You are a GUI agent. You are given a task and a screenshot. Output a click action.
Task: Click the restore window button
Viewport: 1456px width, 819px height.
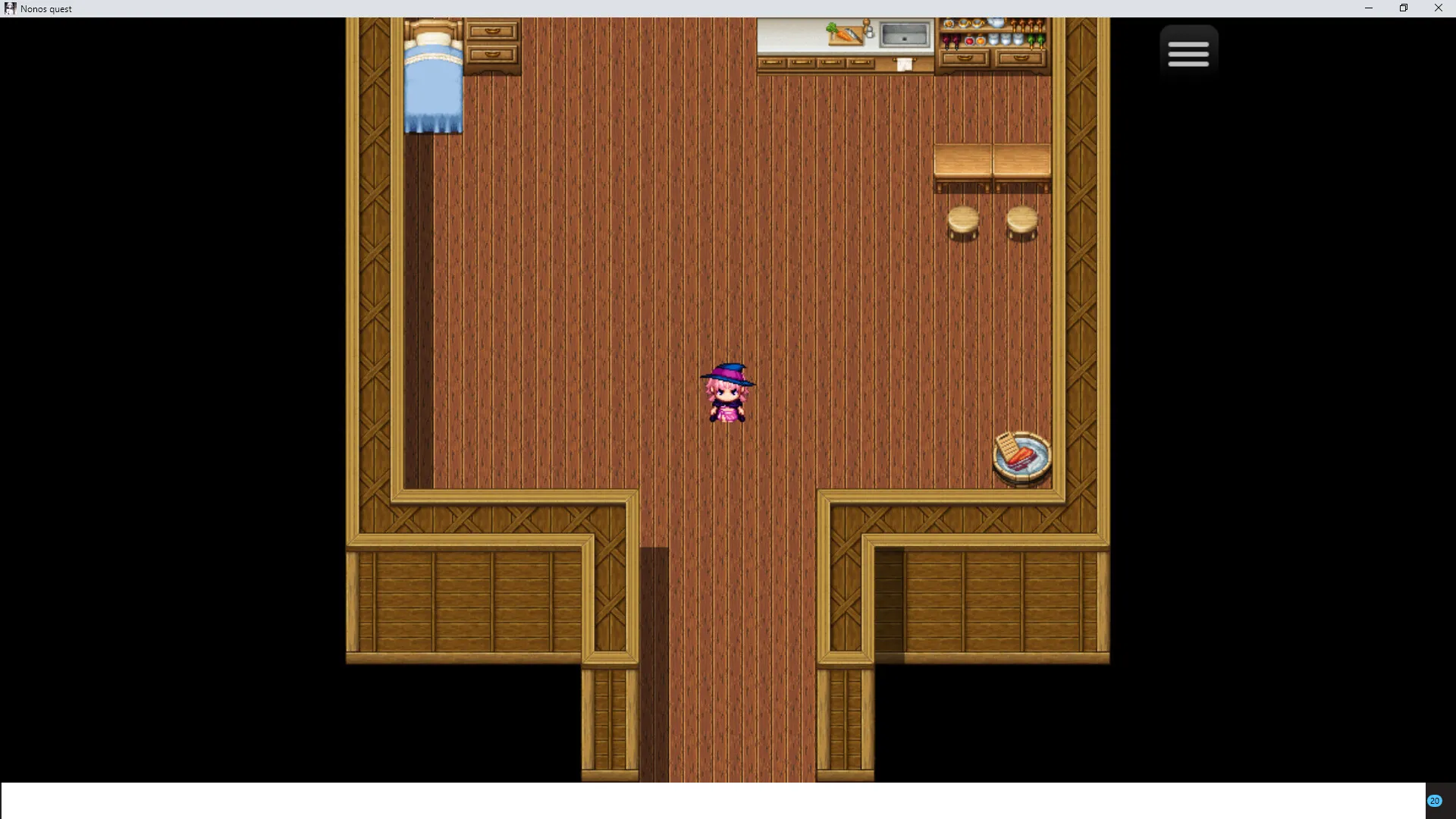pos(1403,8)
